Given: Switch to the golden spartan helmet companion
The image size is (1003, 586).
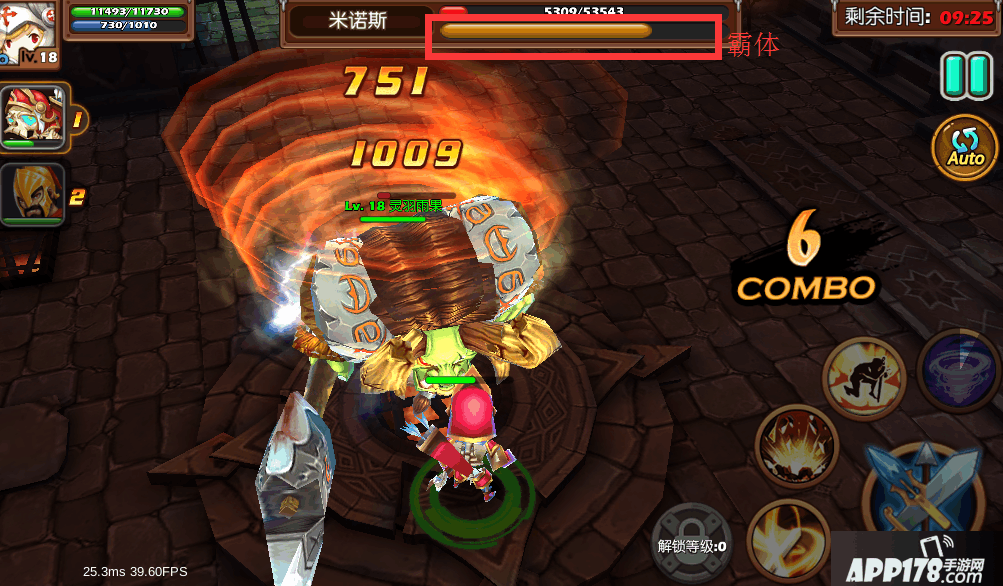Looking at the screenshot, I should coord(34,195).
